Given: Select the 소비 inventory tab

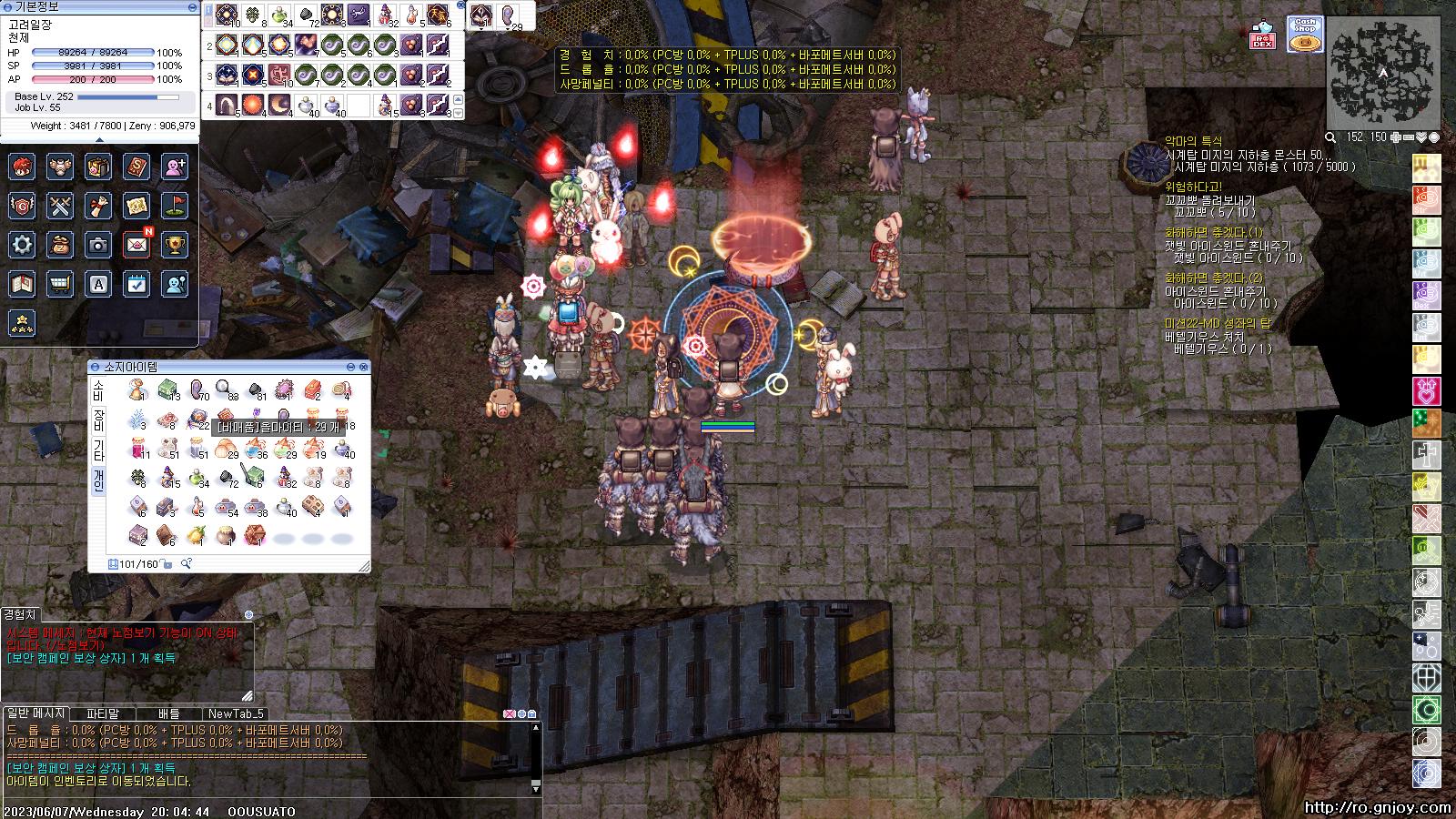Looking at the screenshot, I should 98,390.
